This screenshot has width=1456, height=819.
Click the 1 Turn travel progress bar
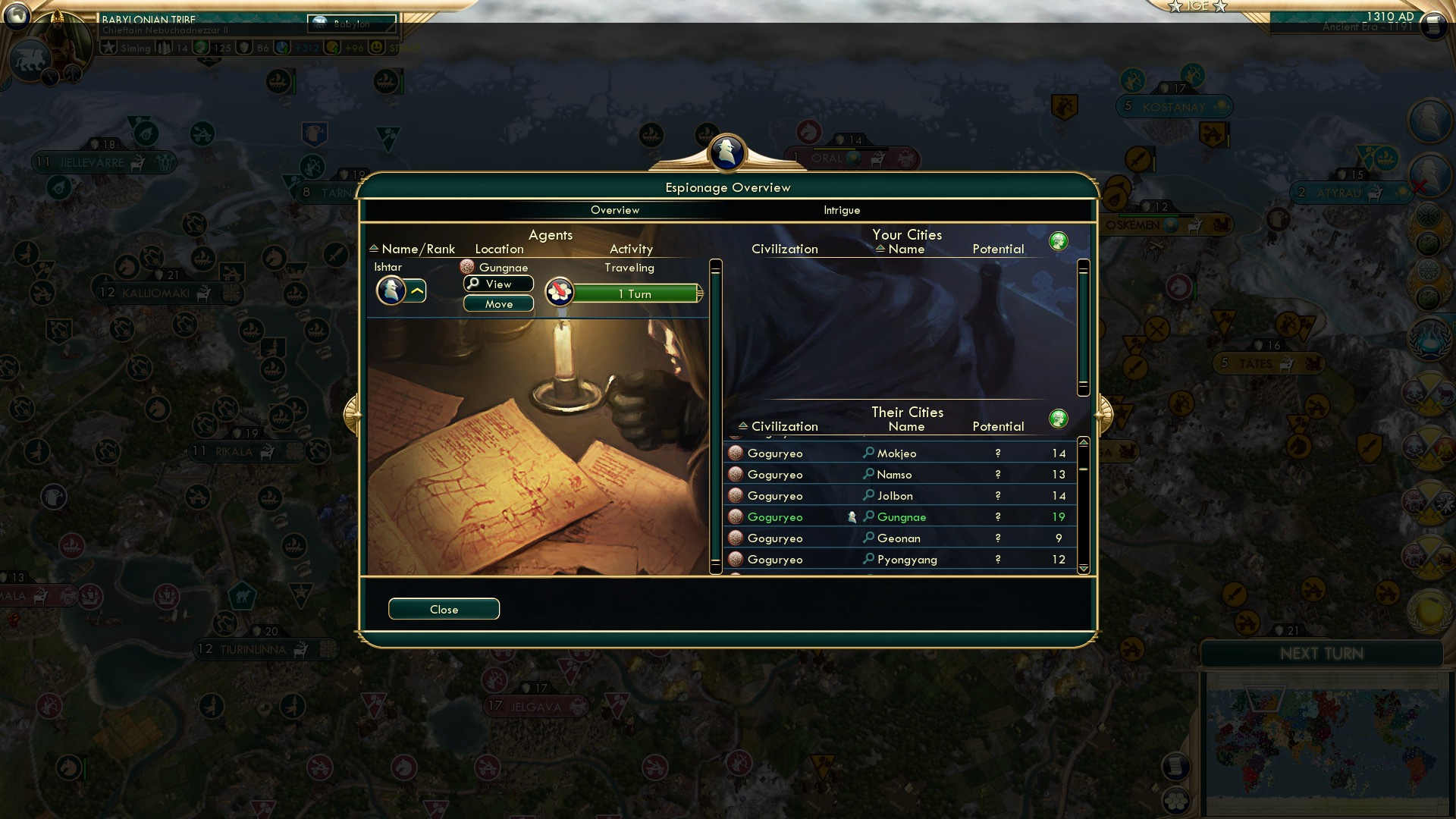[x=637, y=293]
